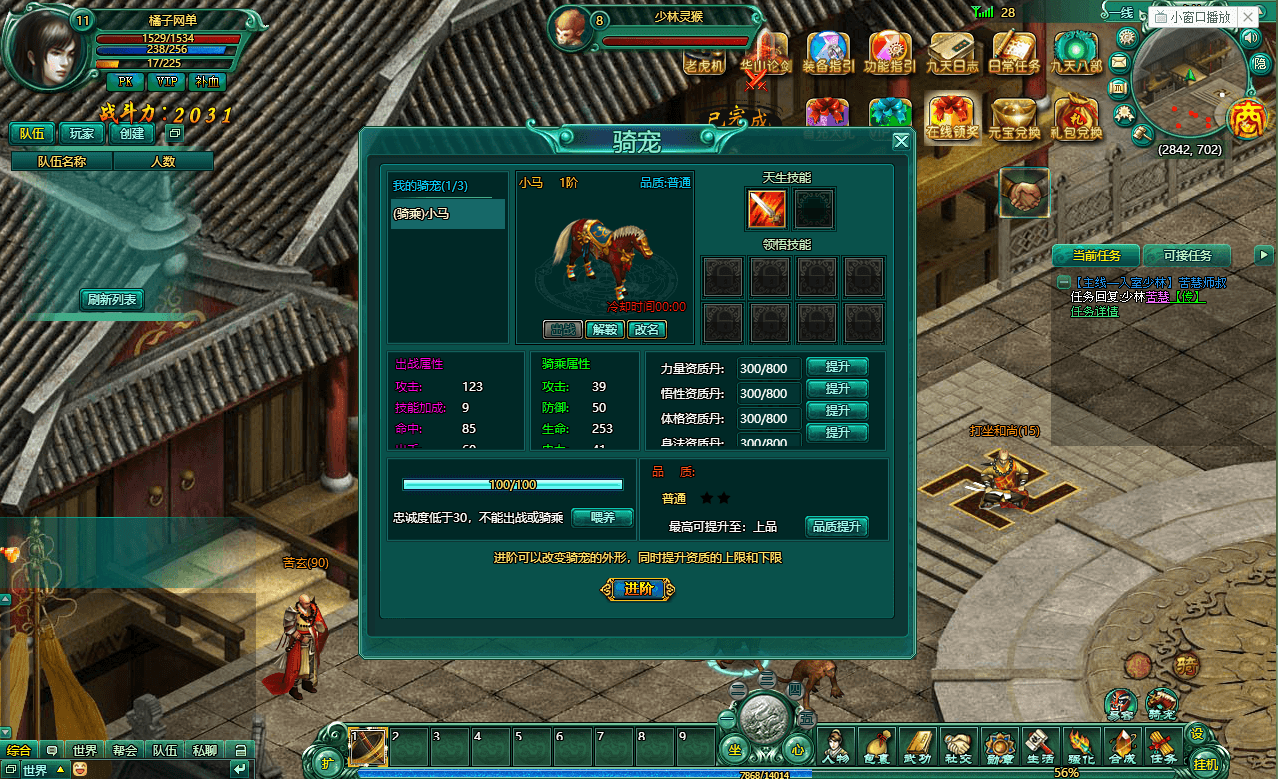Select (骑乘)小马 in the pet list
The image size is (1278, 779).
tap(447, 213)
